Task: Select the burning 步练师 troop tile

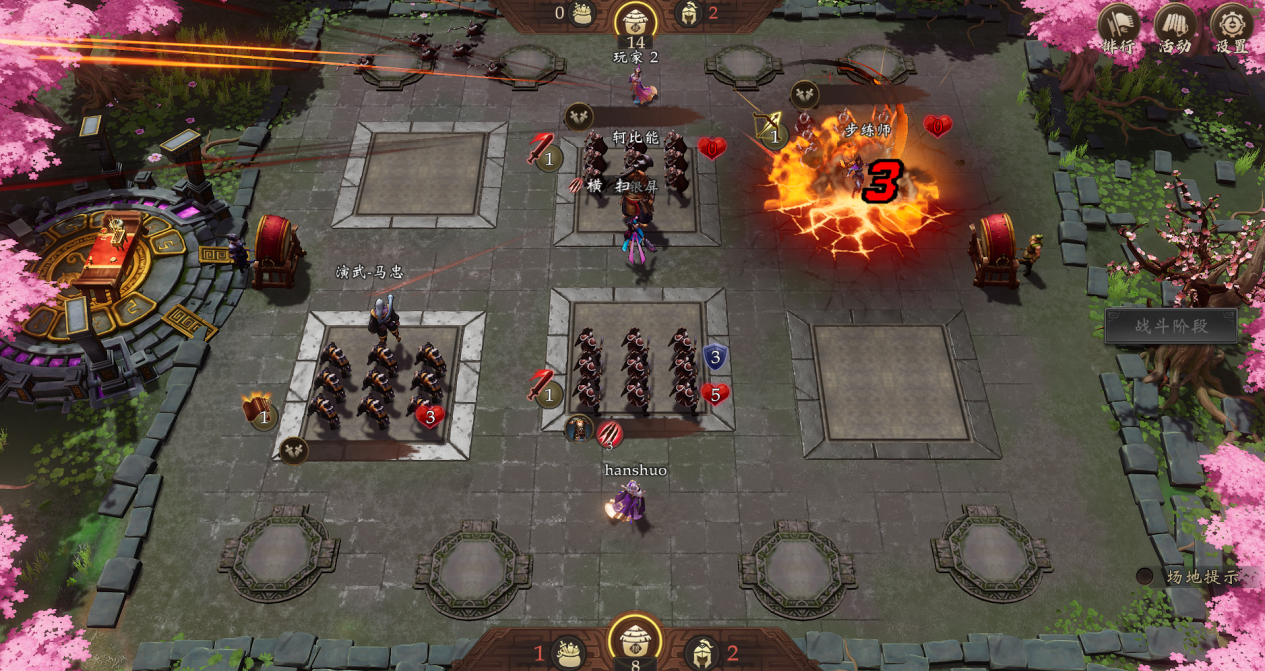Action: coord(855,180)
